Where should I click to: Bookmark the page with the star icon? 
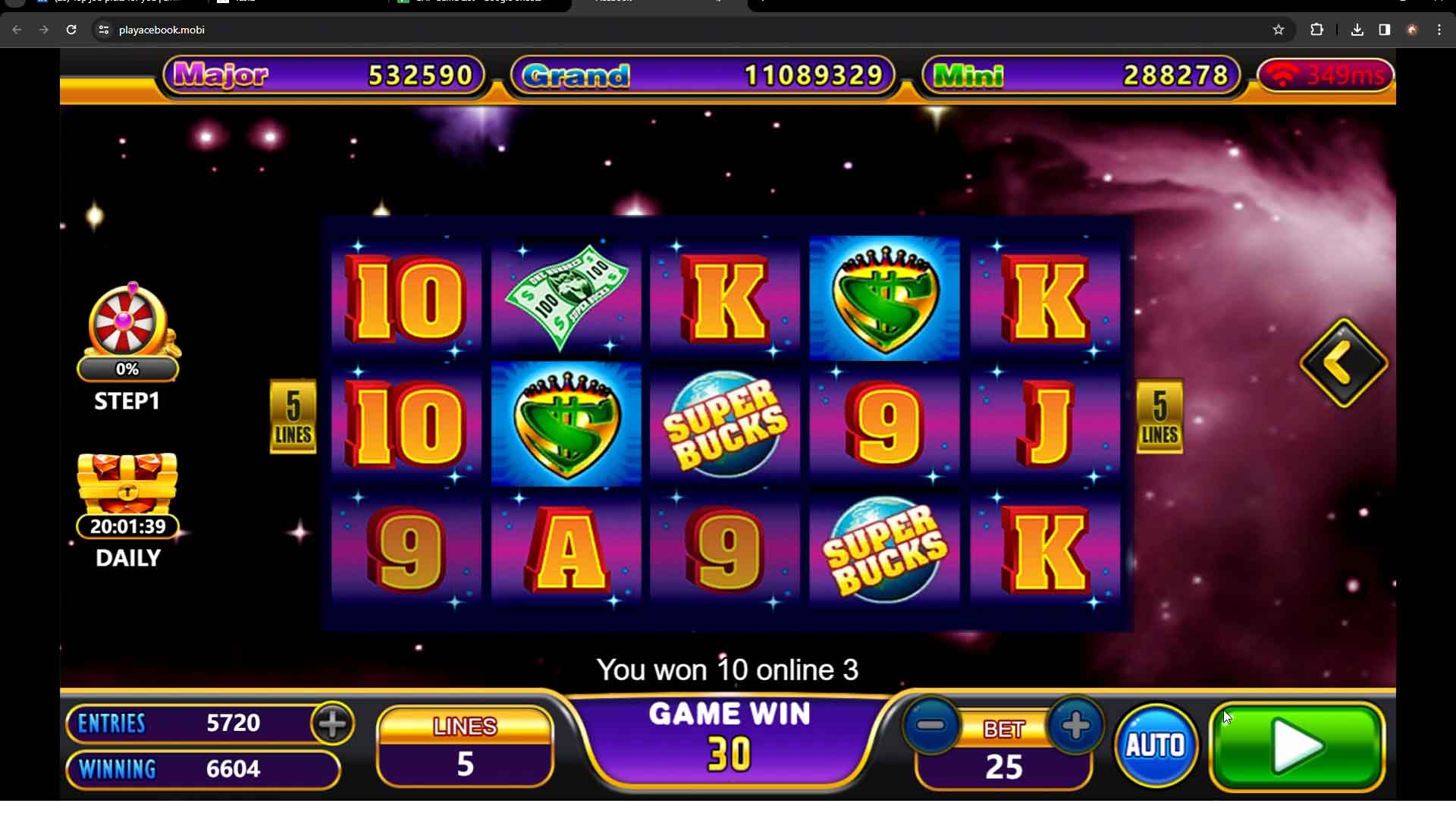click(x=1279, y=30)
